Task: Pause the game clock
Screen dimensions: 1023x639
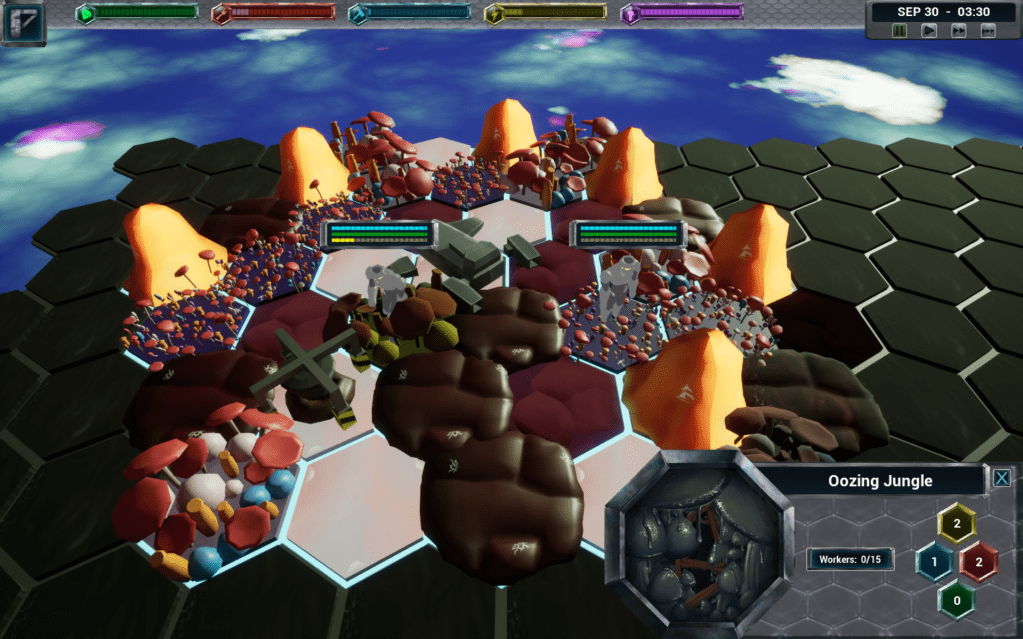Action: pos(900,31)
